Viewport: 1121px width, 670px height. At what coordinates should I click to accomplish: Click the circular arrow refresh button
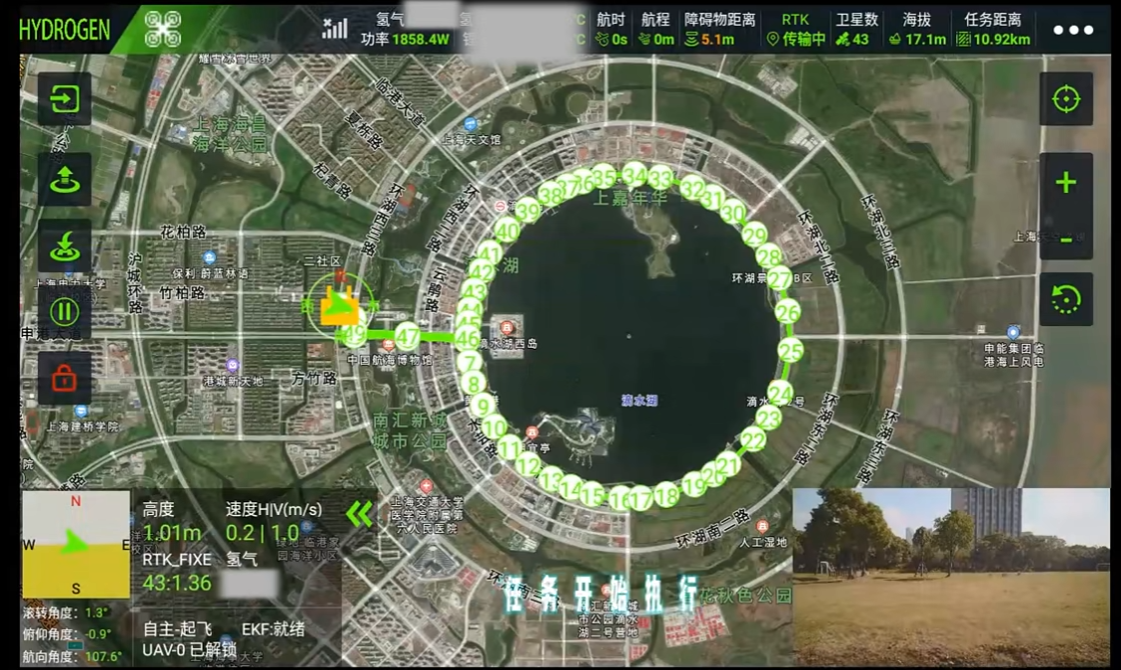1066,299
